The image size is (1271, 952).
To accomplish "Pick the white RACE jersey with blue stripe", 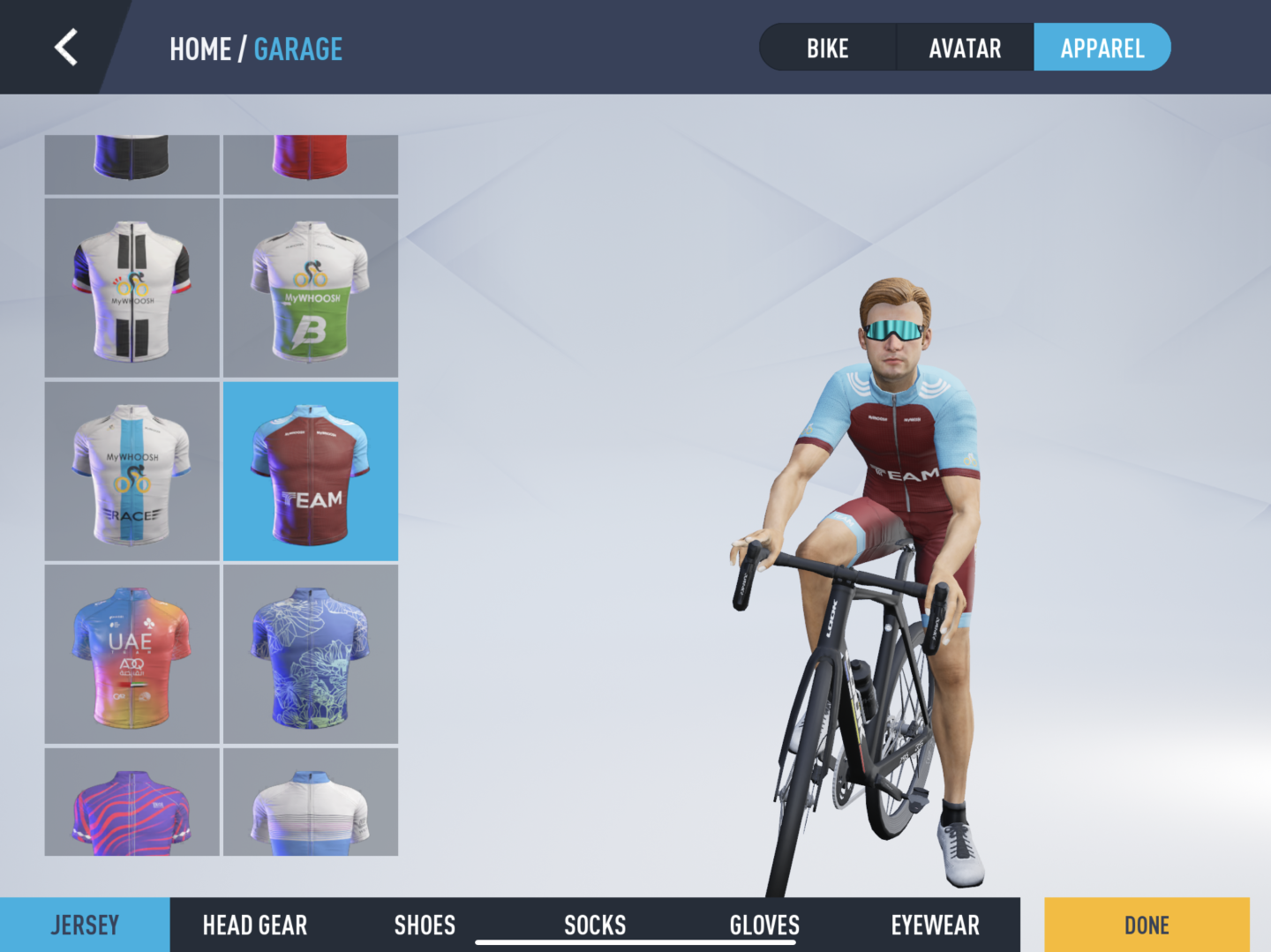I will click(x=132, y=472).
